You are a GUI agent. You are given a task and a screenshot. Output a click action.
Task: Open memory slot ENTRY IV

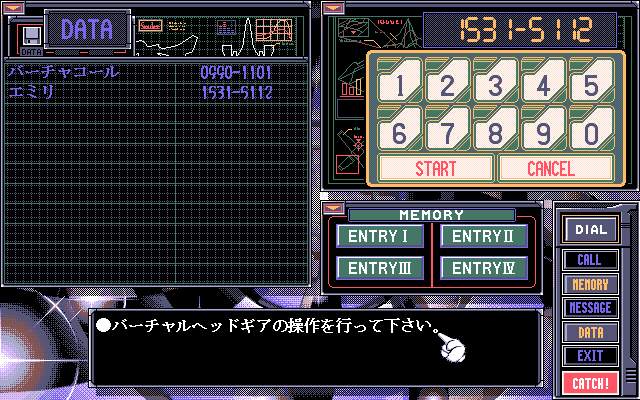pyautogui.click(x=484, y=268)
